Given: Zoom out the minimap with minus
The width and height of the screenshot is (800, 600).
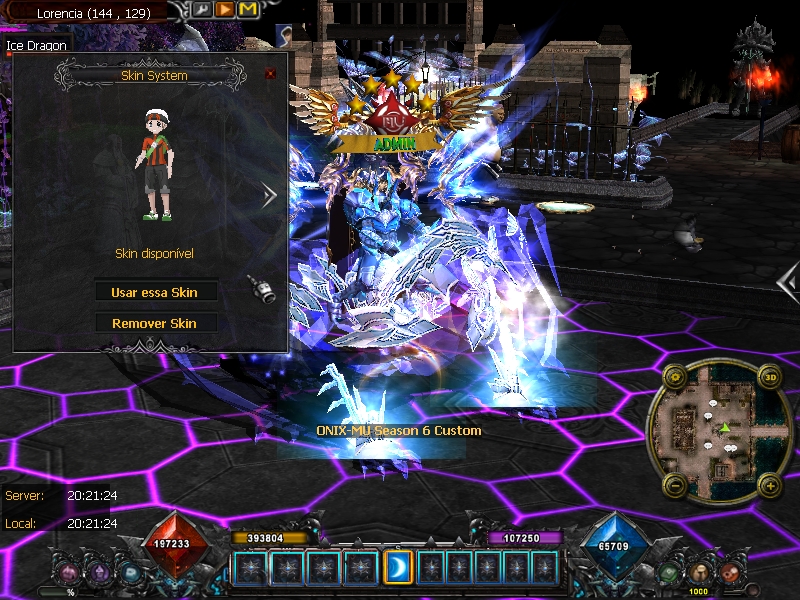Looking at the screenshot, I should pos(673,485).
